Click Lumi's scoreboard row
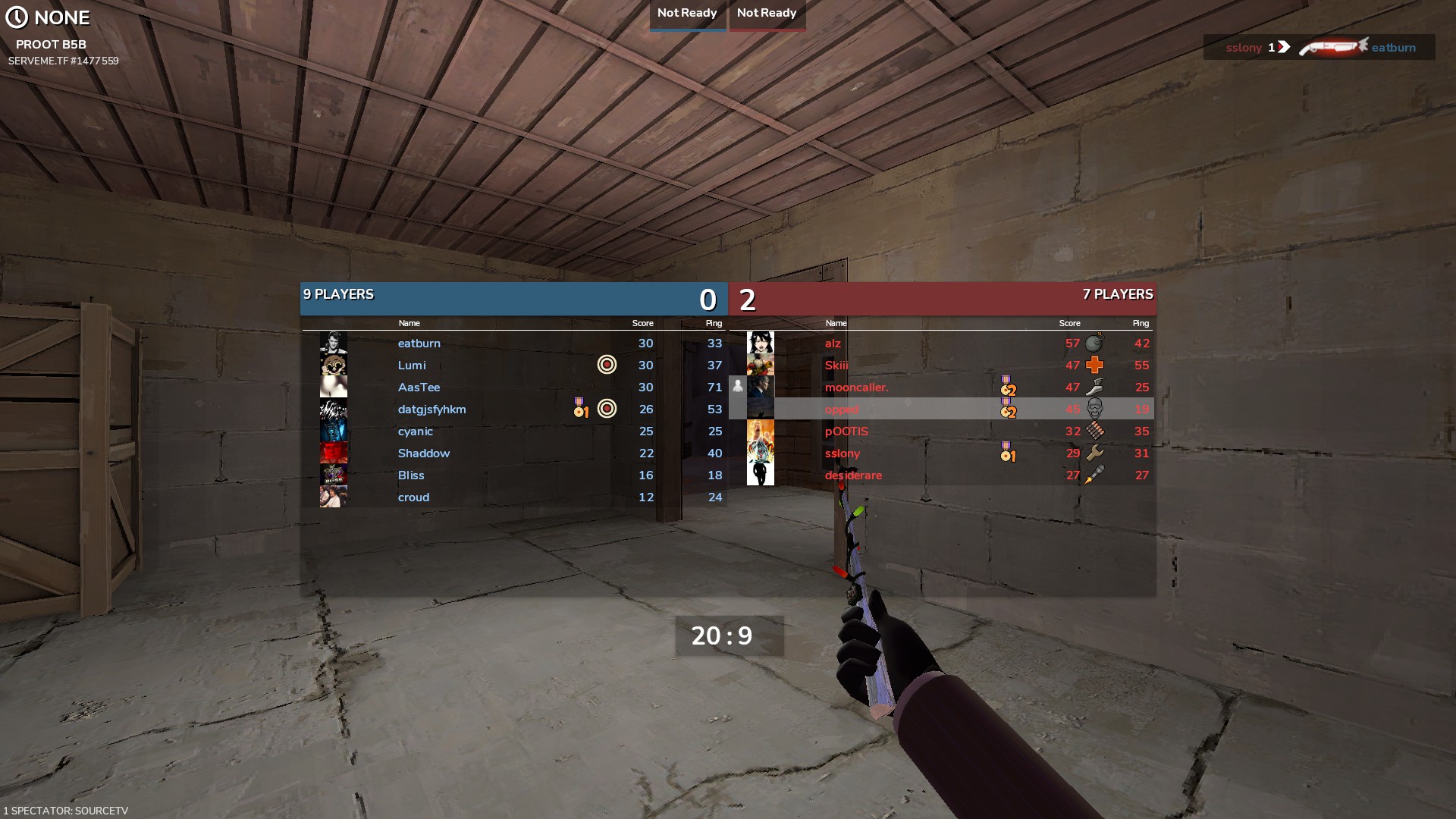Image resolution: width=1456 pixels, height=819 pixels. coord(412,366)
